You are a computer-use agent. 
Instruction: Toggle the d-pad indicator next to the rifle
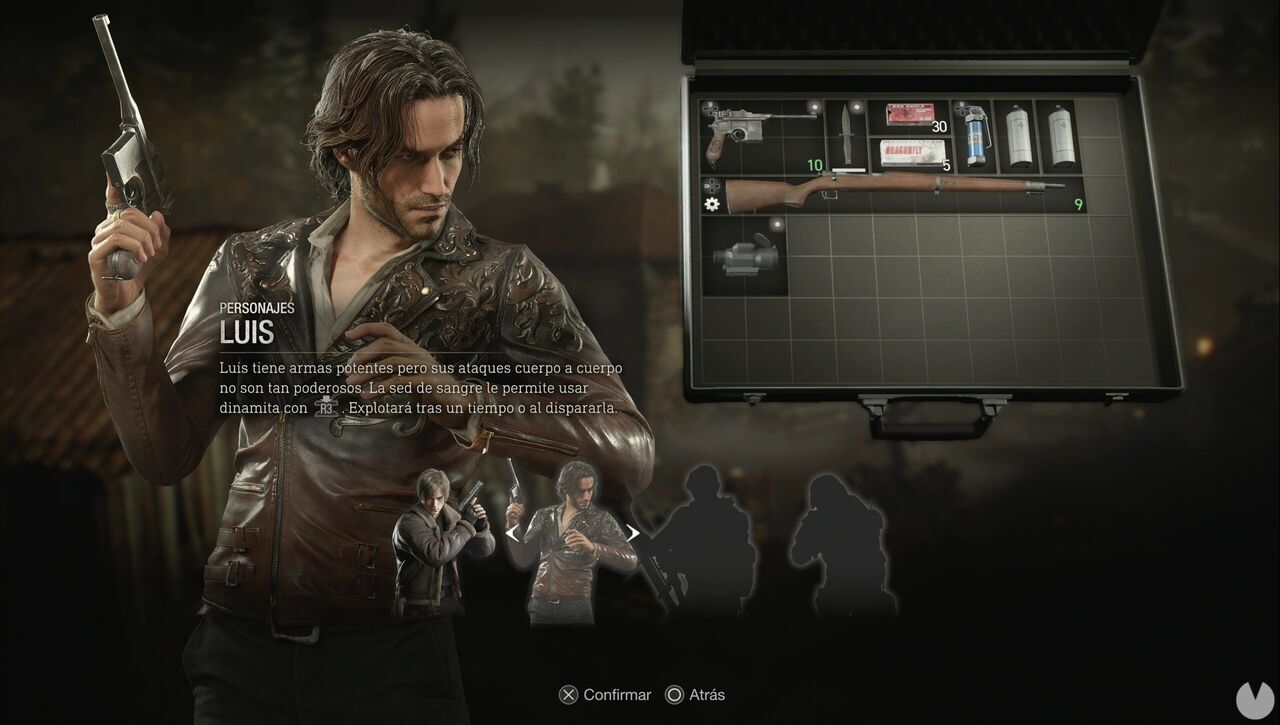714,186
